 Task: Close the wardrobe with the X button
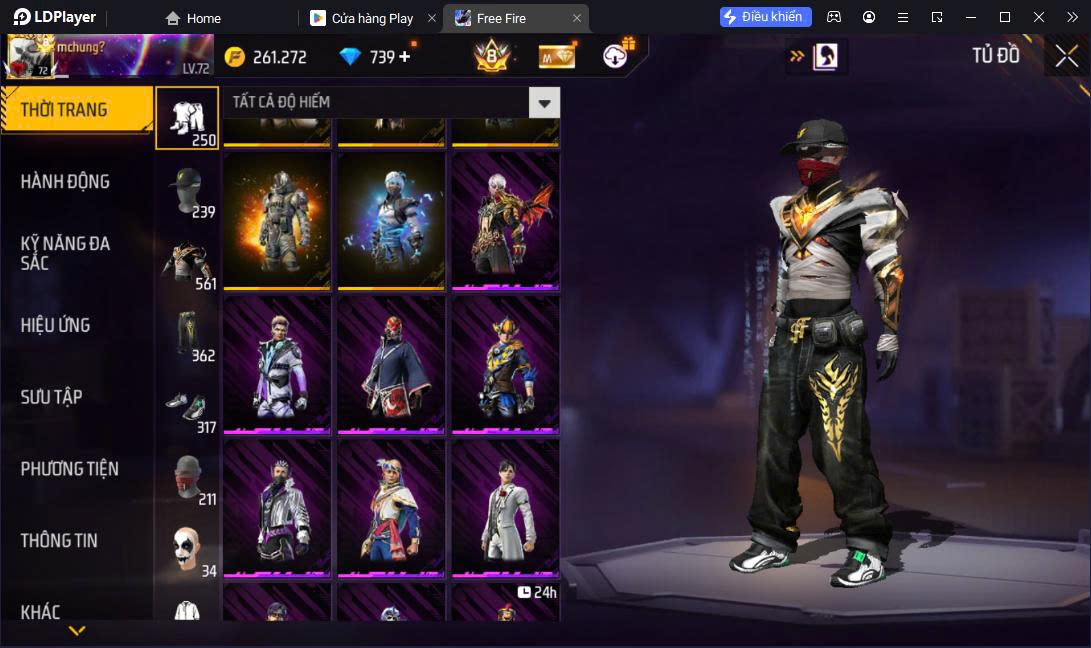pyautogui.click(x=1066, y=56)
